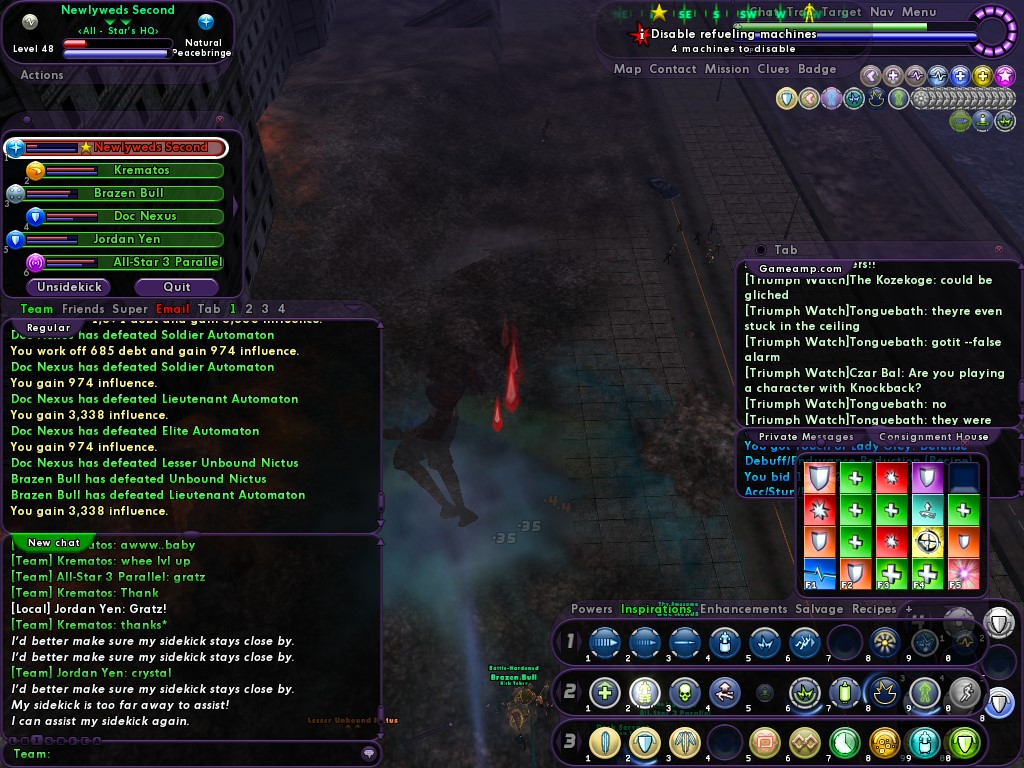1024x768 pixels.
Task: Switch to the Super chat tab
Action: [130, 309]
